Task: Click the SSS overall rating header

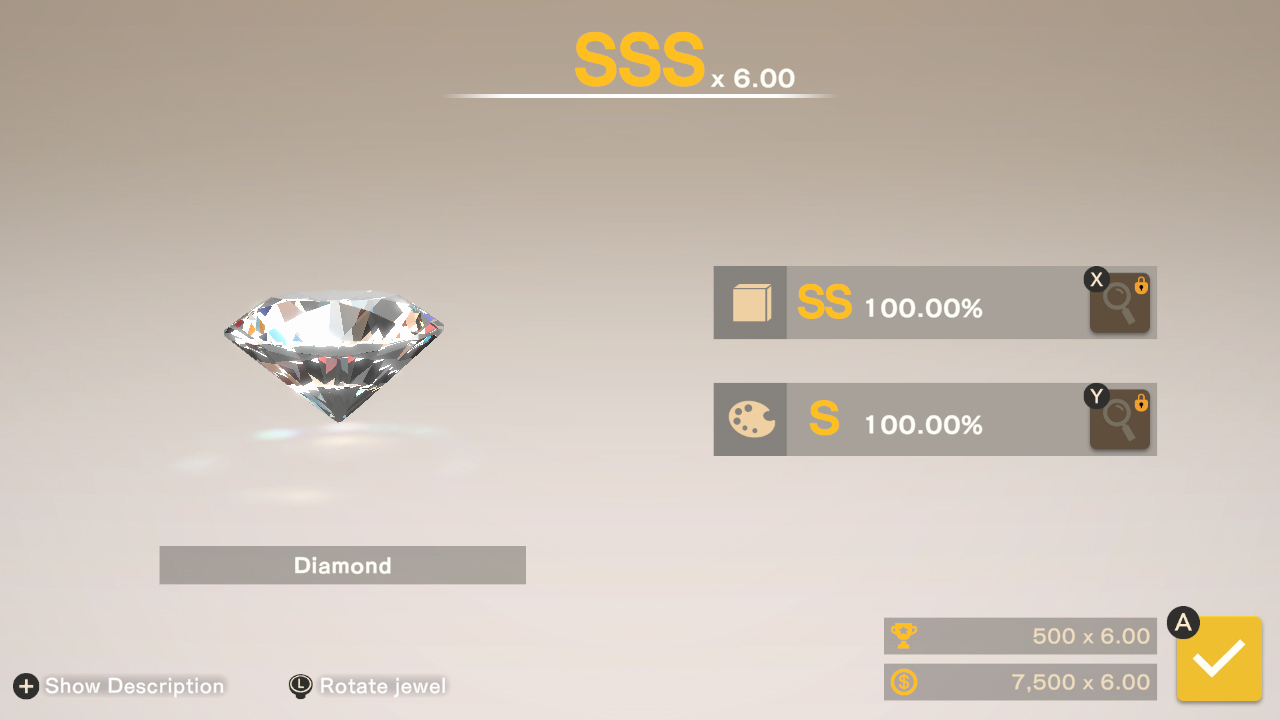Action: tap(638, 60)
